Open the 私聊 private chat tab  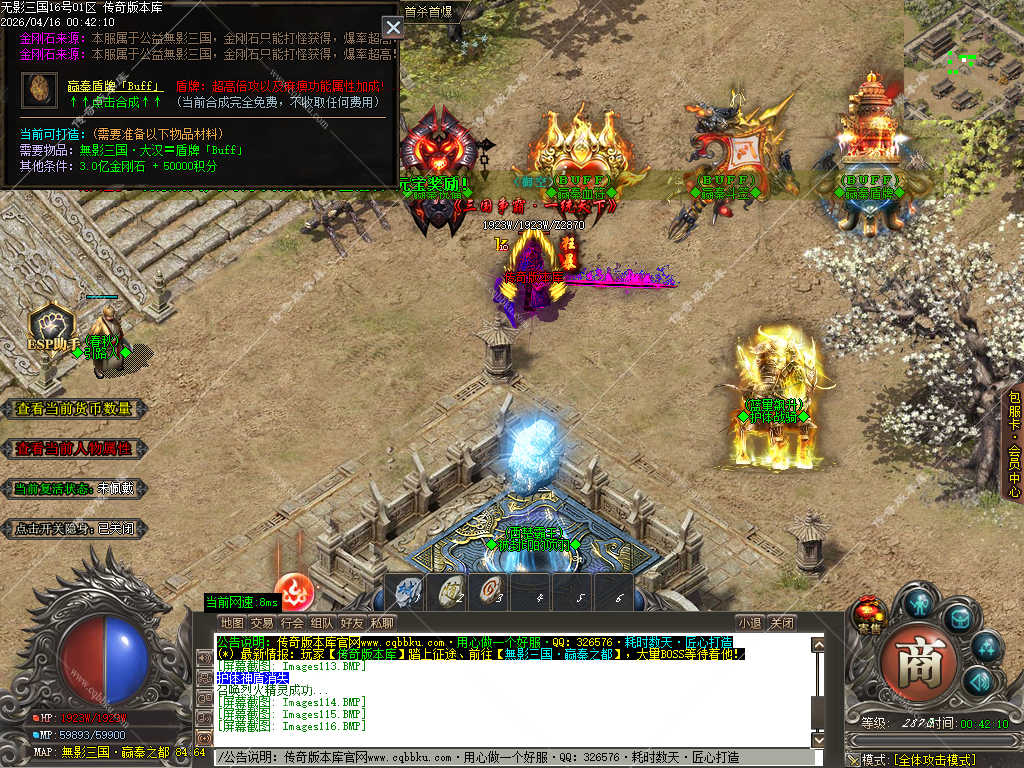point(382,623)
